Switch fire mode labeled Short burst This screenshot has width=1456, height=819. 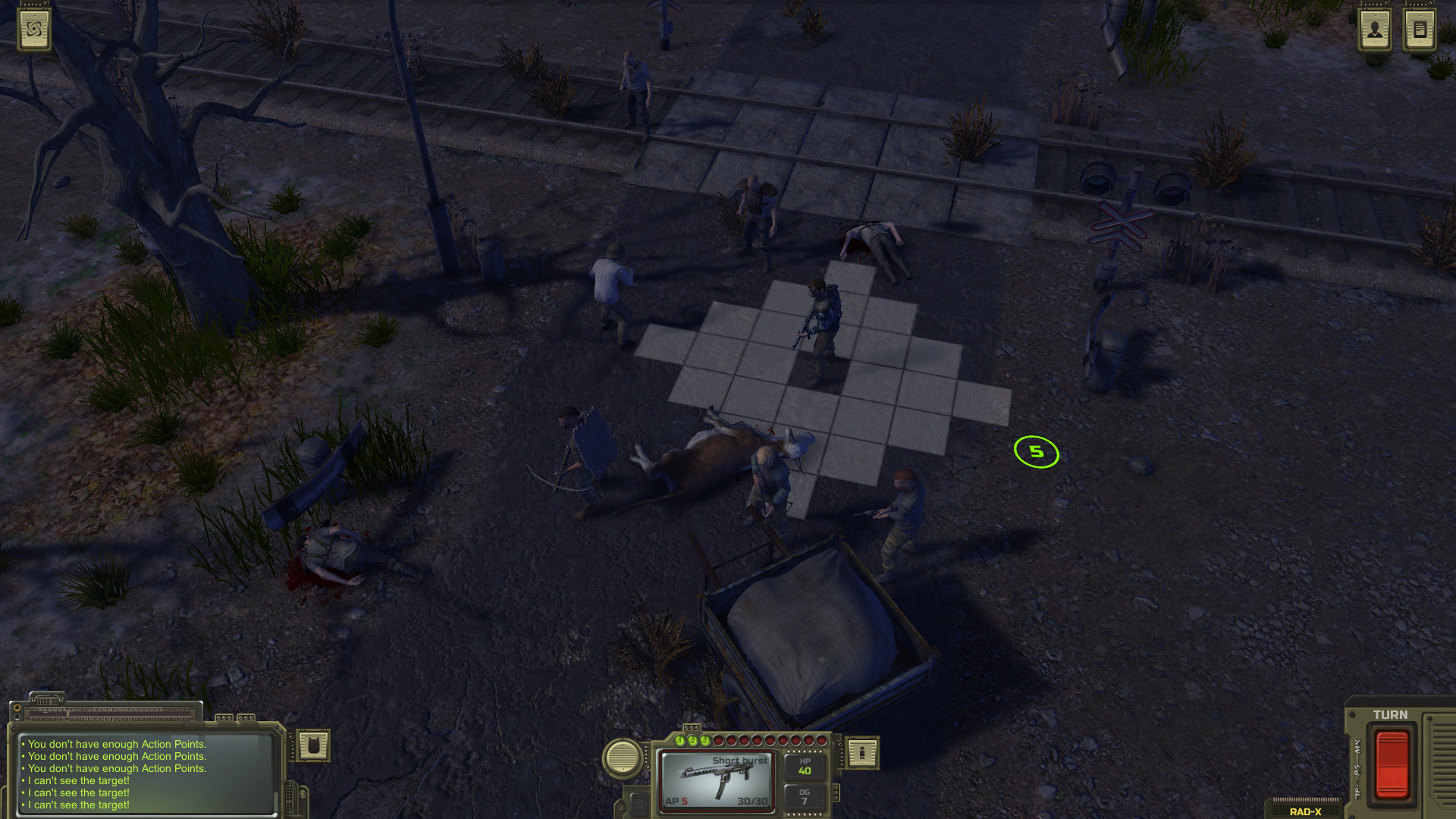[739, 761]
